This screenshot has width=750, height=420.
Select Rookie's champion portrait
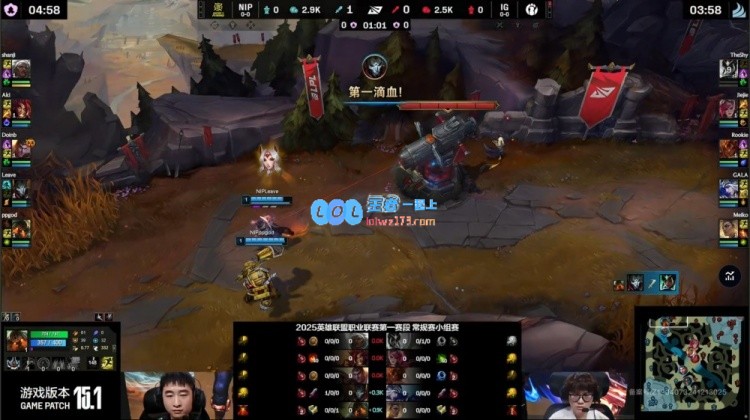coord(729,149)
